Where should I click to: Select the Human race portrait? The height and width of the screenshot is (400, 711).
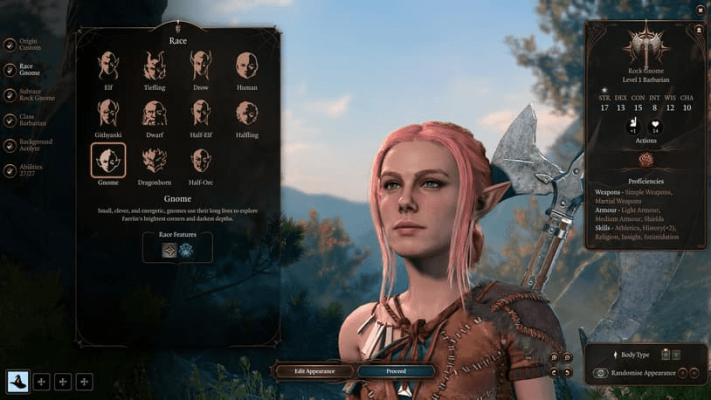[246, 66]
